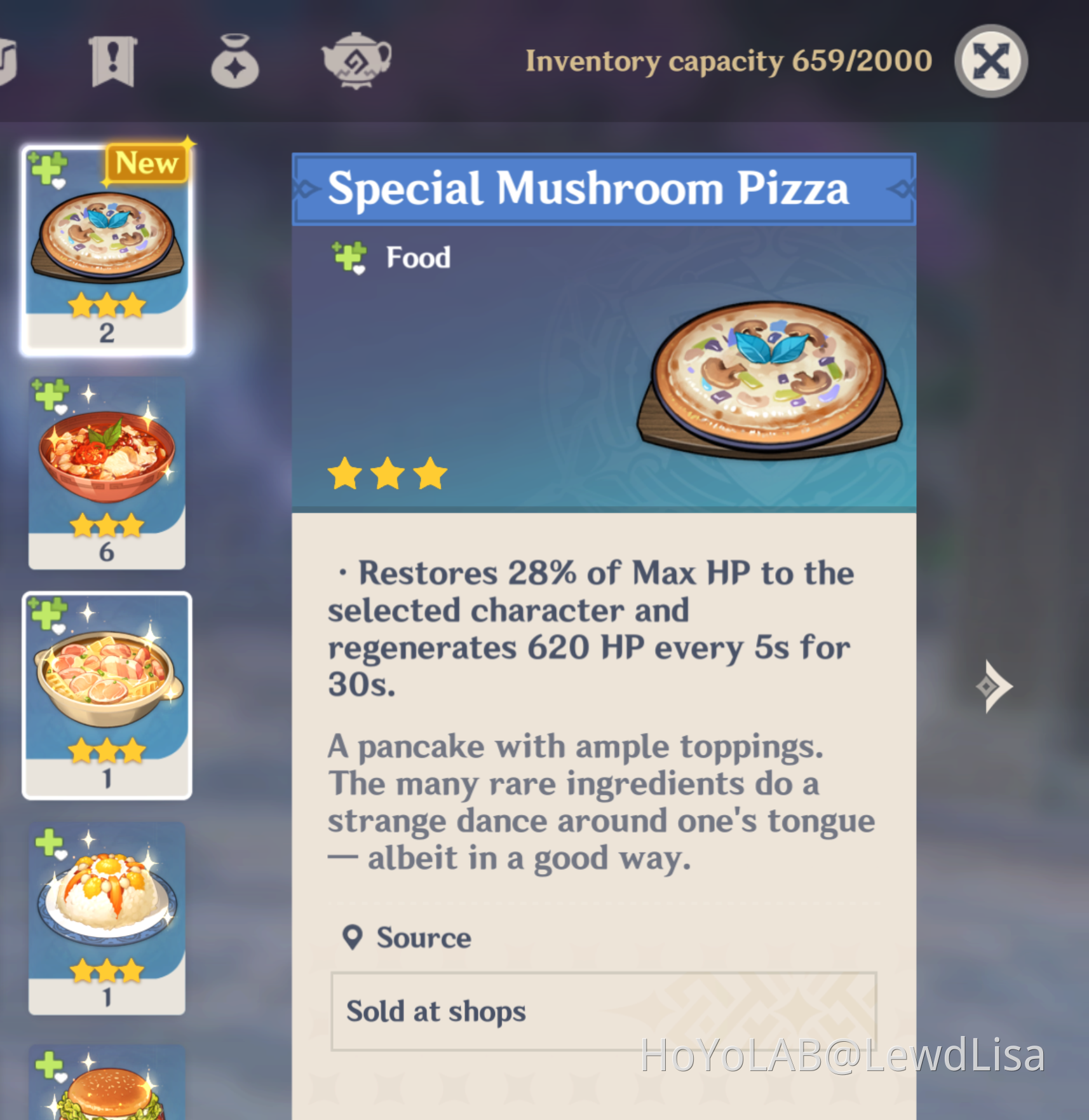Click the green plus icon on the pizza thumbnail
Screen dimensions: 1089x1120
pyautogui.click(x=46, y=168)
